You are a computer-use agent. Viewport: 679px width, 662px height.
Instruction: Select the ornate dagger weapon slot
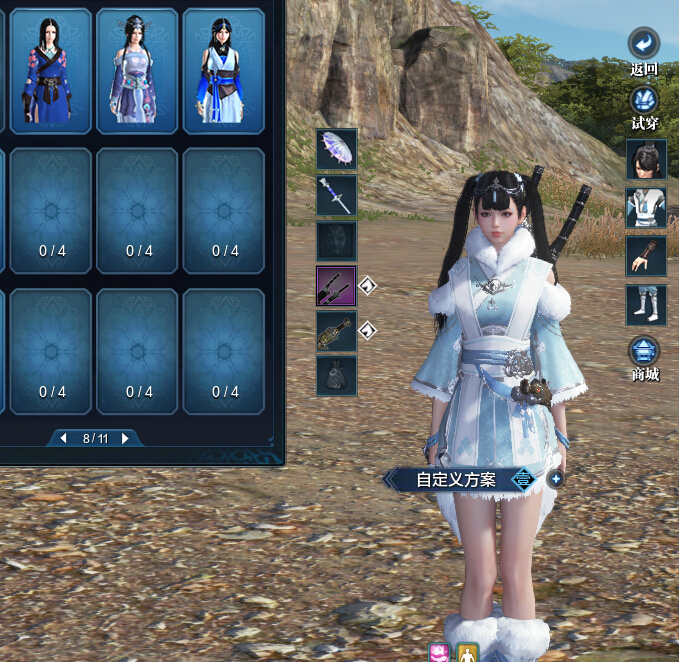coord(337,331)
